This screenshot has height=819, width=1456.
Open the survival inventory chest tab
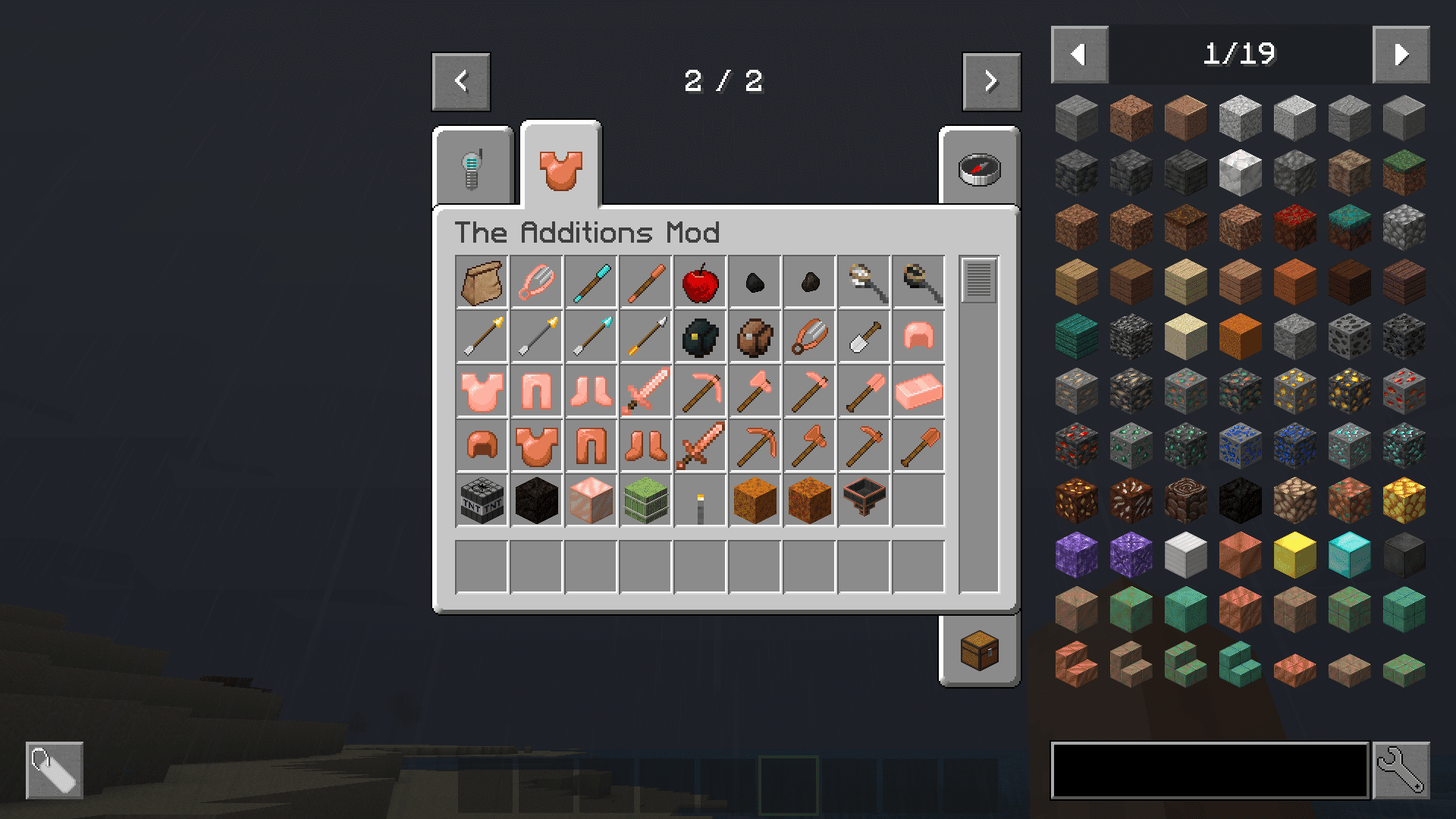[979, 651]
